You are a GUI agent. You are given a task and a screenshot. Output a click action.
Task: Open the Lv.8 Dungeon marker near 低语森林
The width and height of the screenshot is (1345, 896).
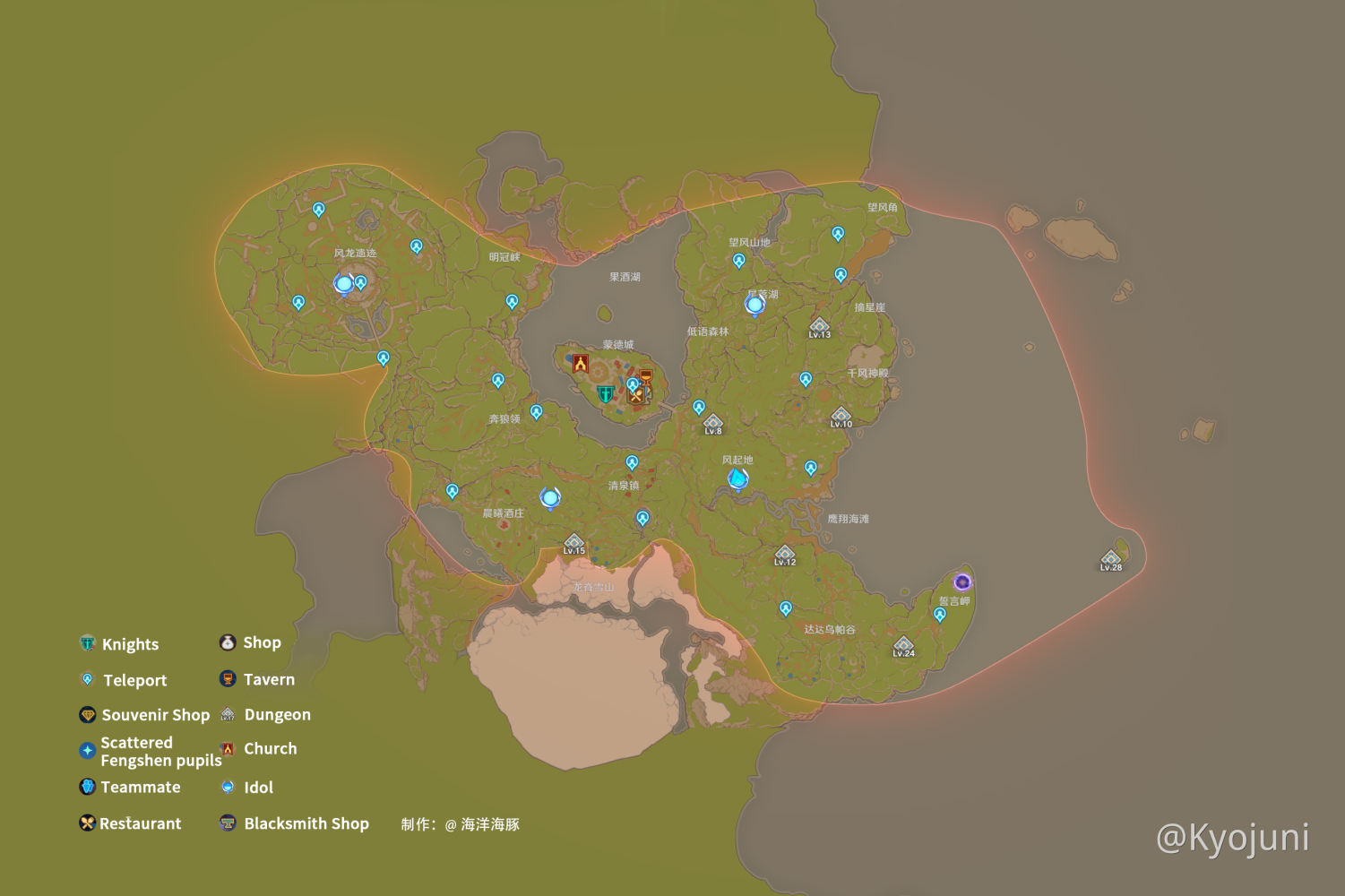point(713,421)
